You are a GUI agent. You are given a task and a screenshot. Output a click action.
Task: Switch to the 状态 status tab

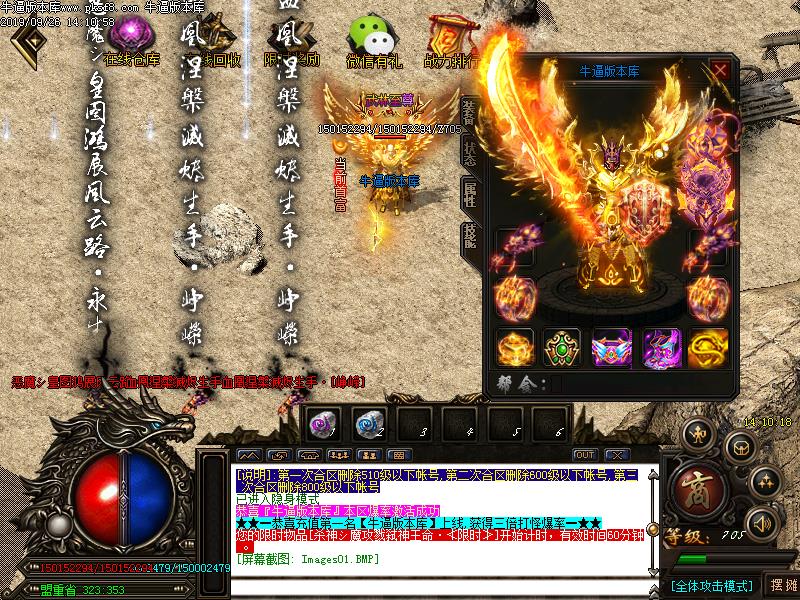[468, 153]
